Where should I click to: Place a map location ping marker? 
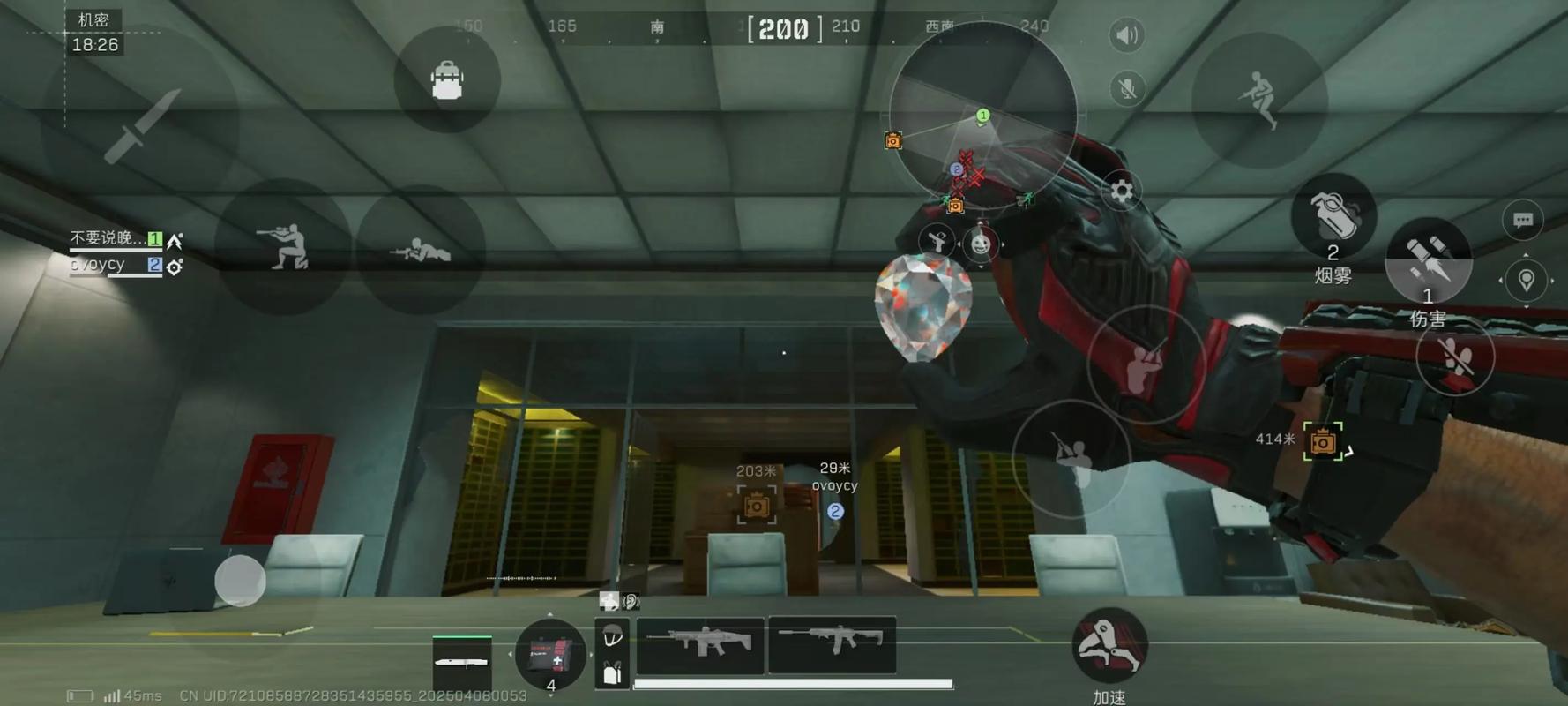coord(1526,280)
